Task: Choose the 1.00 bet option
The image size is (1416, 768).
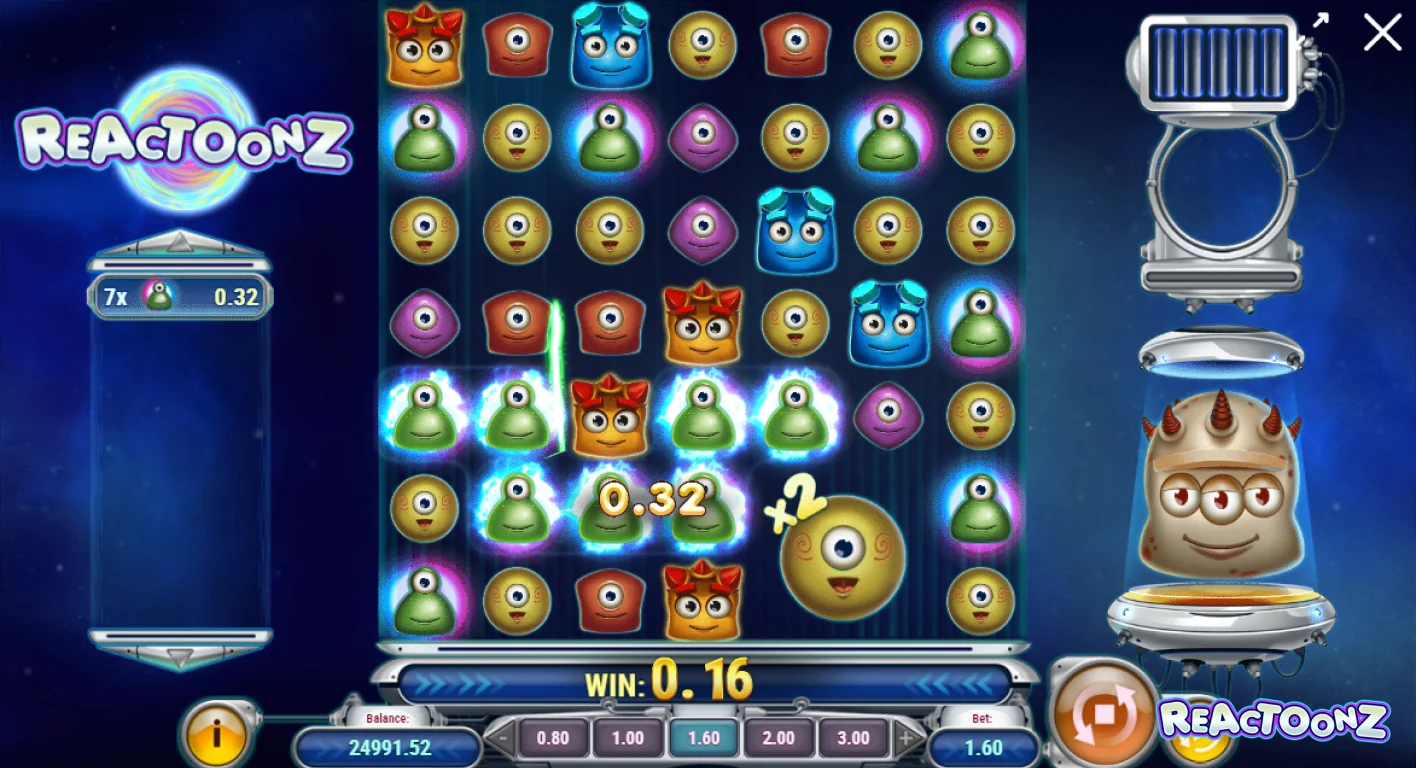Action: pos(627,739)
